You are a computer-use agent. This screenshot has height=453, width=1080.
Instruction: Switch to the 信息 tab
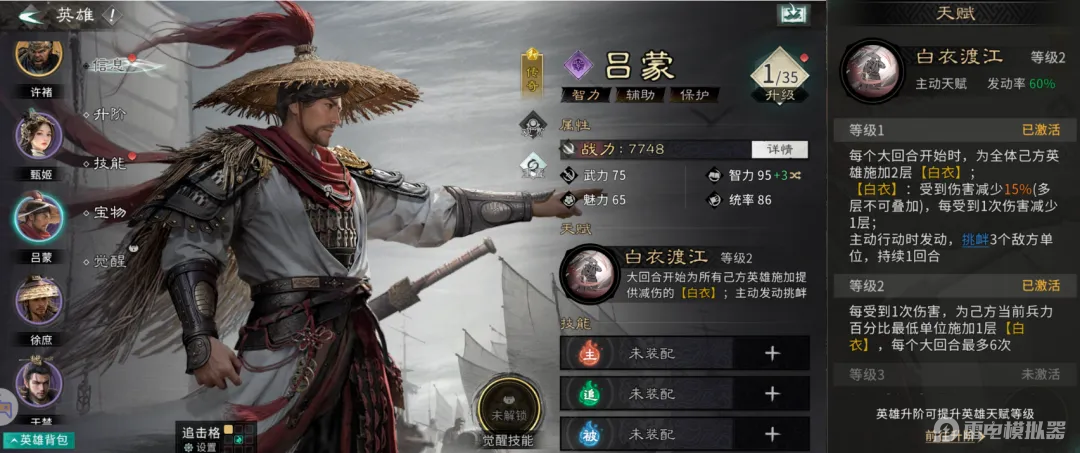[108, 66]
